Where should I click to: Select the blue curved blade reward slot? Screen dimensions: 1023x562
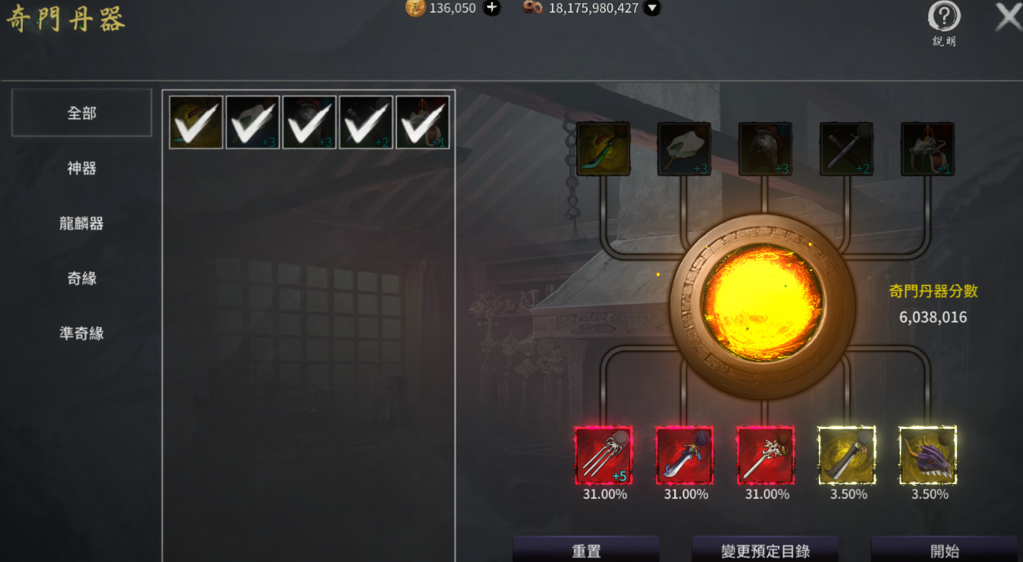pyautogui.click(x=684, y=455)
